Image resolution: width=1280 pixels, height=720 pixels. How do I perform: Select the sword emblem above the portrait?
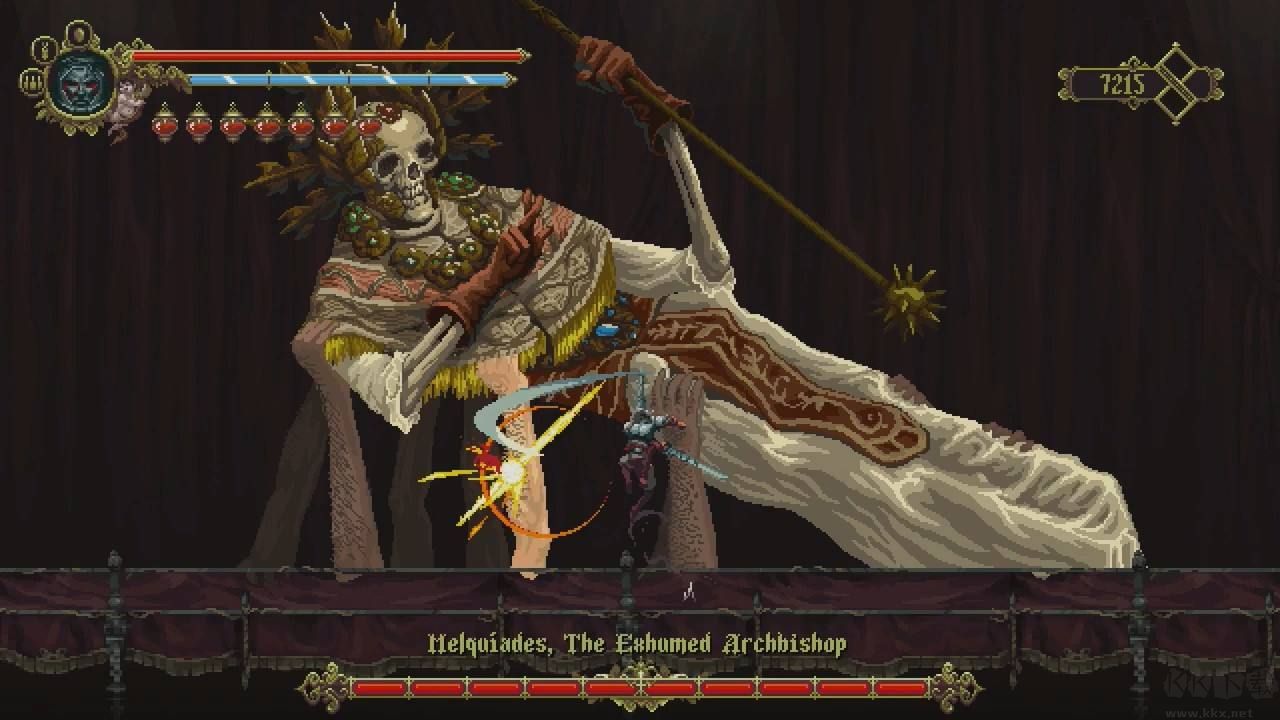tap(80, 33)
